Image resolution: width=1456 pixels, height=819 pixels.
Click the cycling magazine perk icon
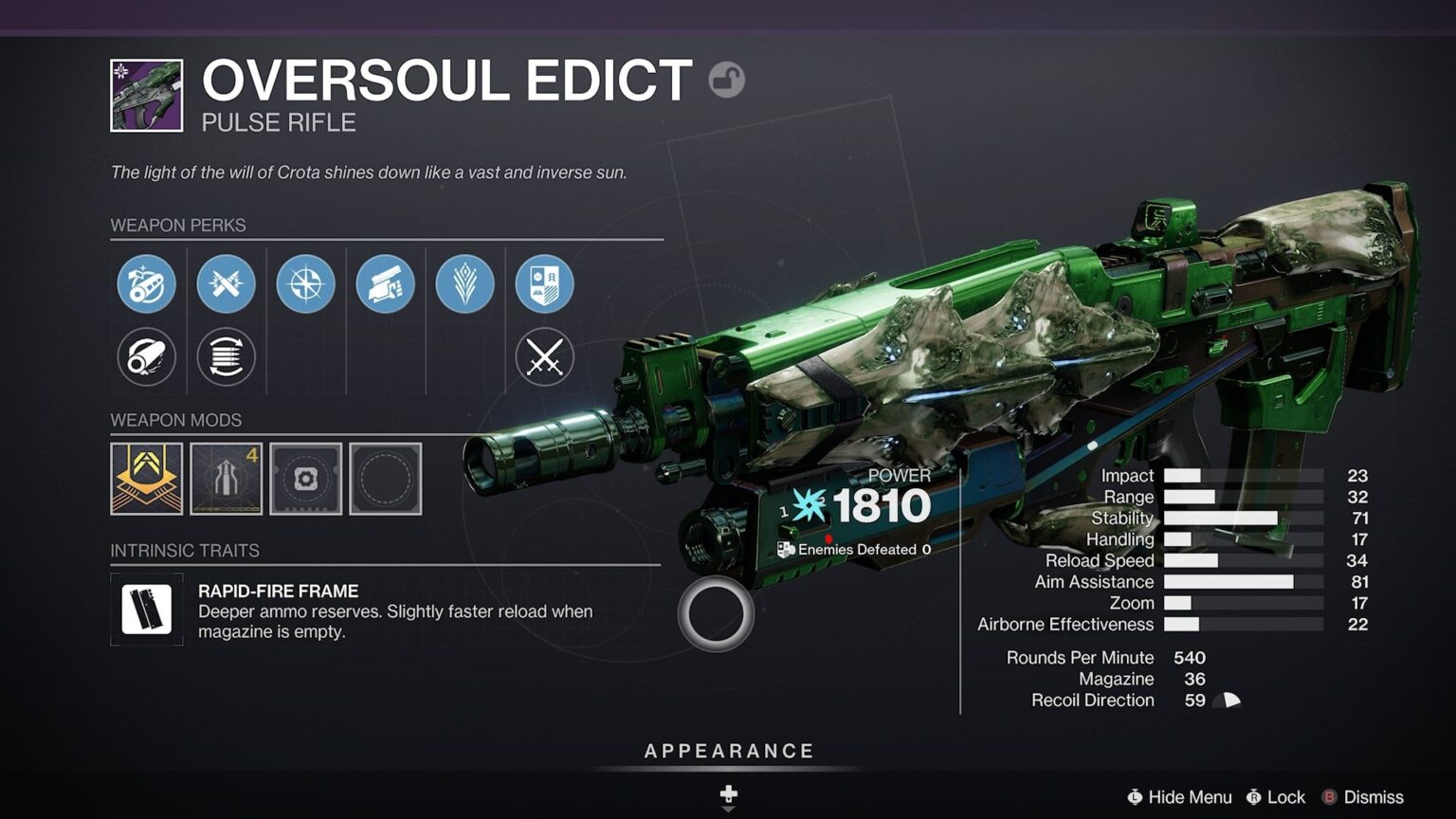227,357
